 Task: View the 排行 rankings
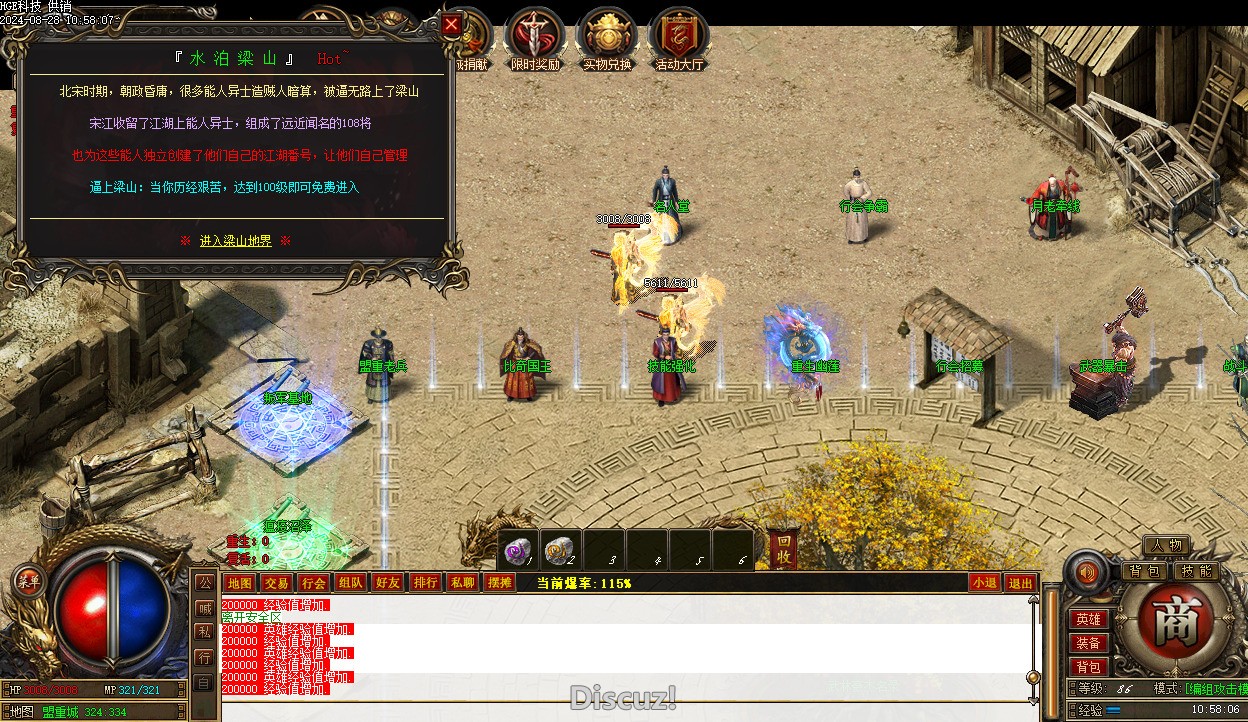click(x=425, y=583)
